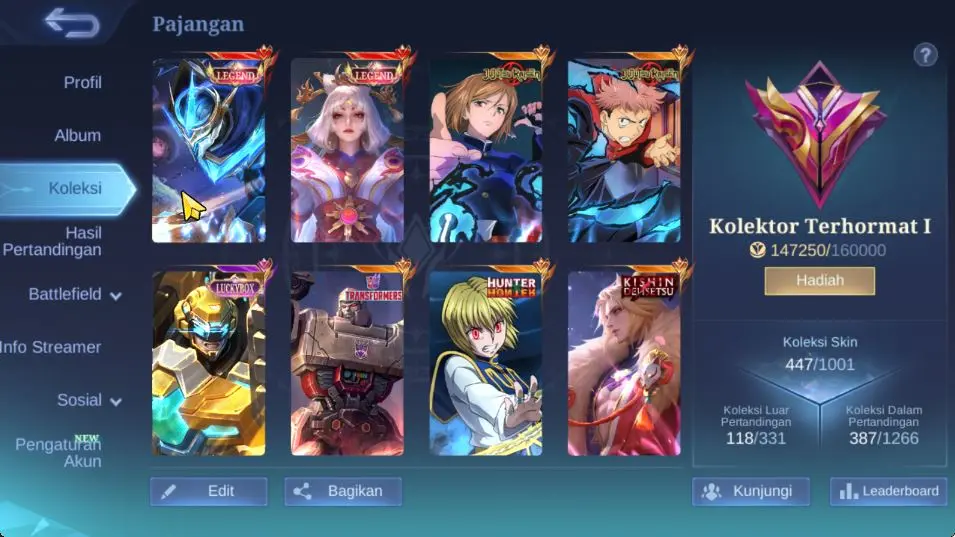Open Pengaturan Akun settings
Screen dimensions: 955x537
coord(58,452)
